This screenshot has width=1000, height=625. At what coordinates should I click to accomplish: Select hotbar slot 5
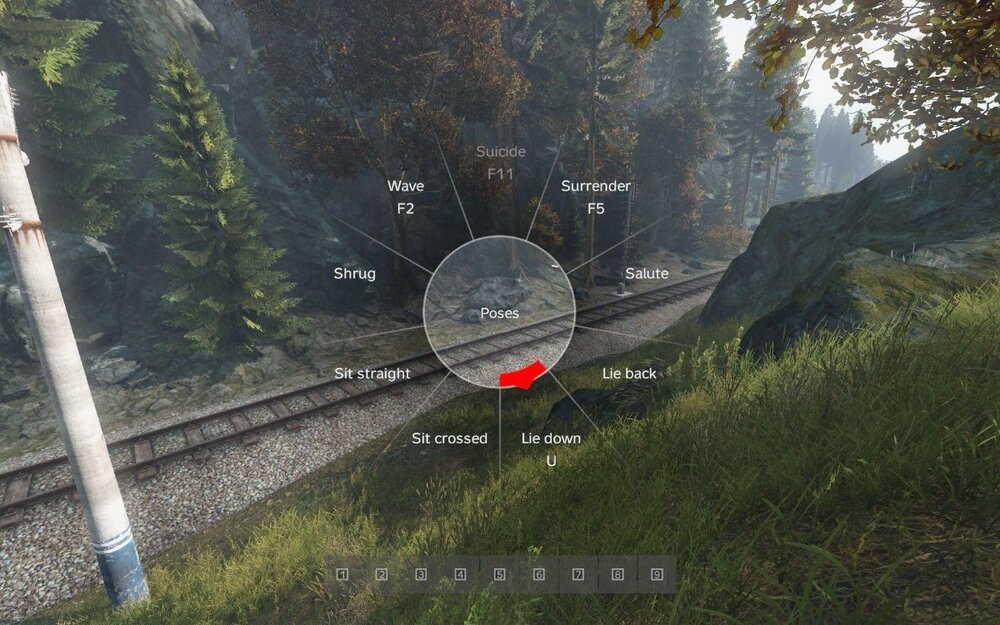(x=499, y=575)
